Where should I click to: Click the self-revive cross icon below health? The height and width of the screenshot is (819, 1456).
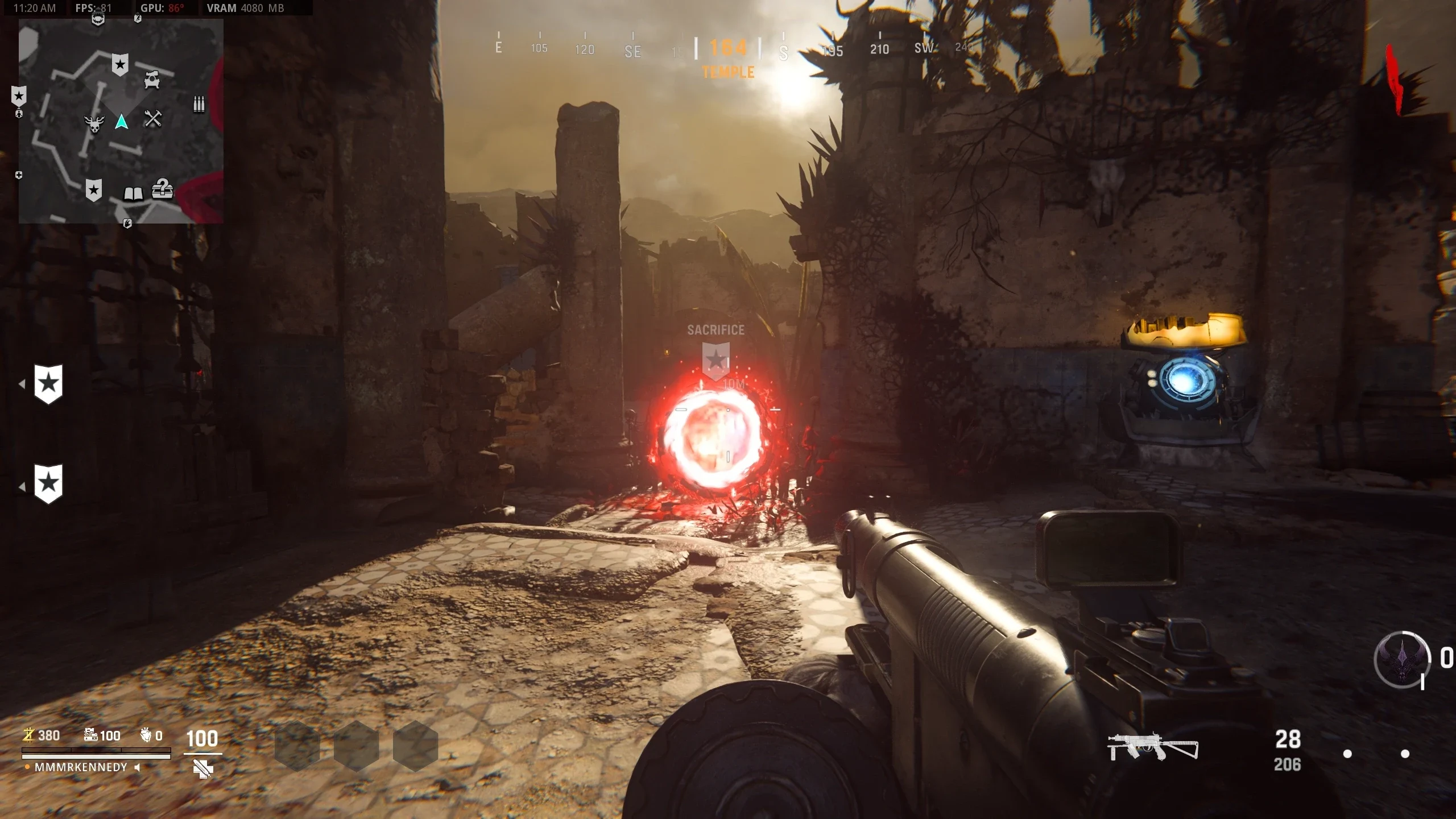pyautogui.click(x=202, y=770)
